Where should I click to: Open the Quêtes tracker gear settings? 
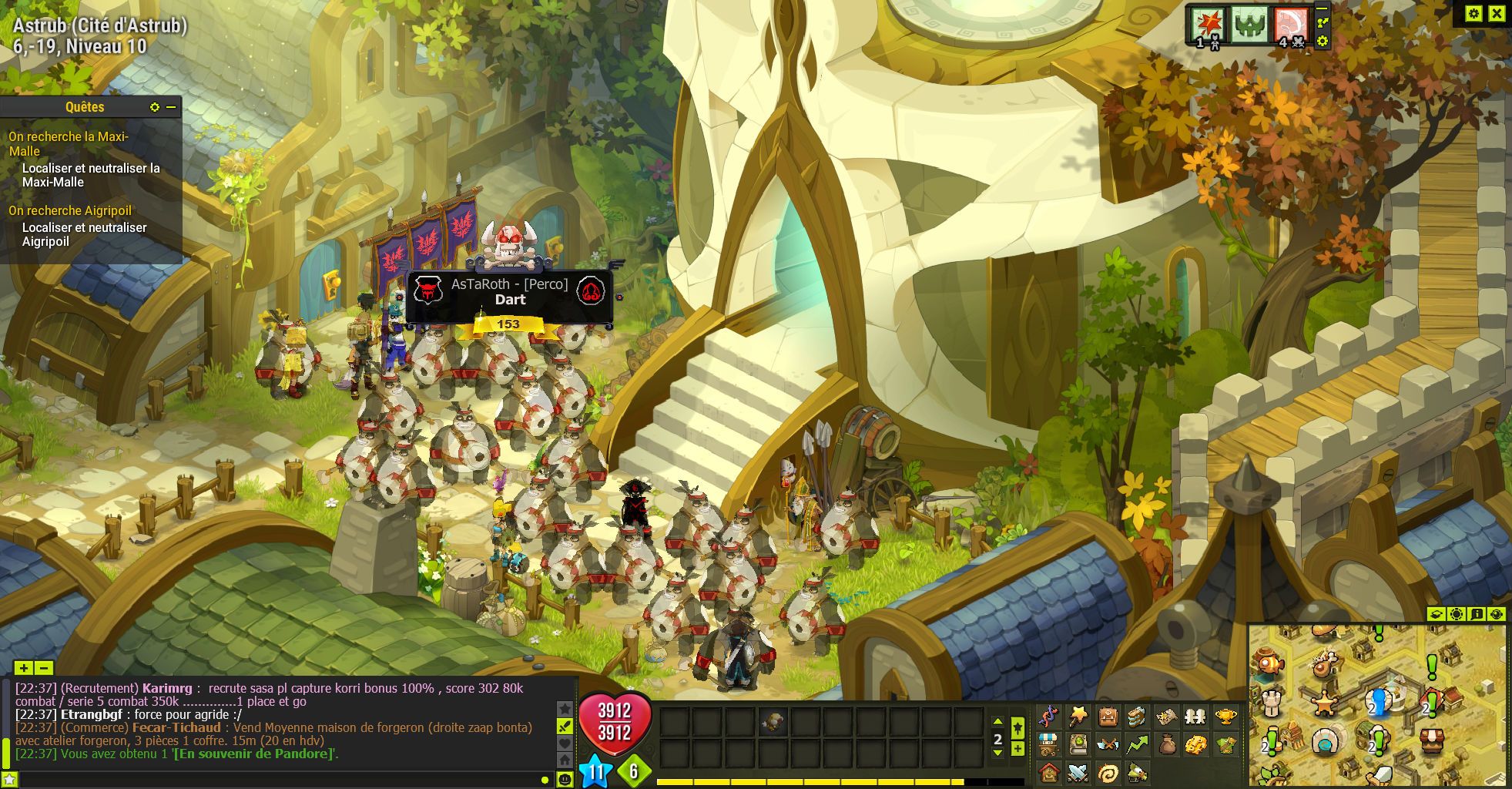click(x=155, y=107)
